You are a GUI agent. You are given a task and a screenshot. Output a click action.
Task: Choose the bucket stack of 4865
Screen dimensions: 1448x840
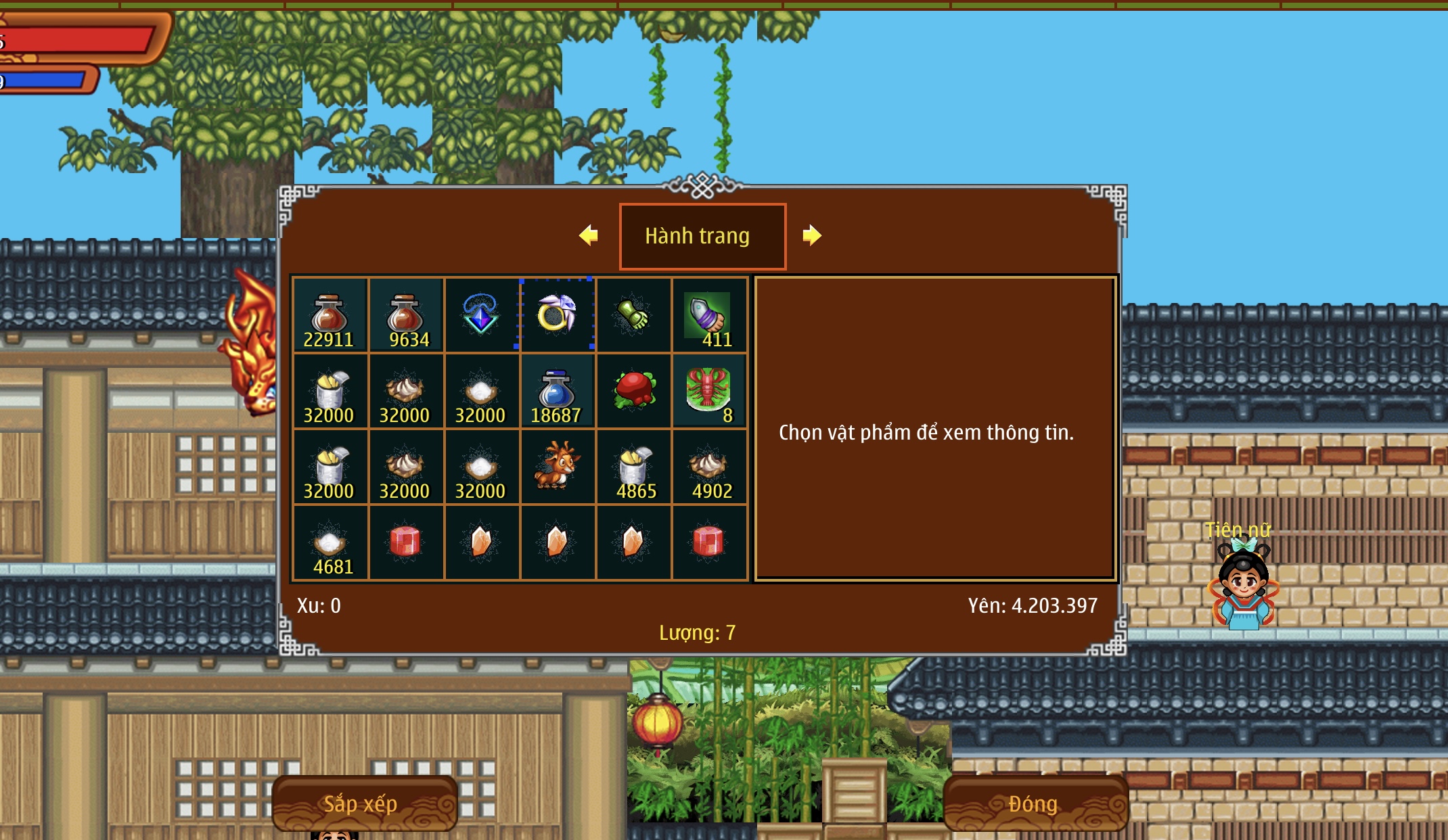pos(633,467)
